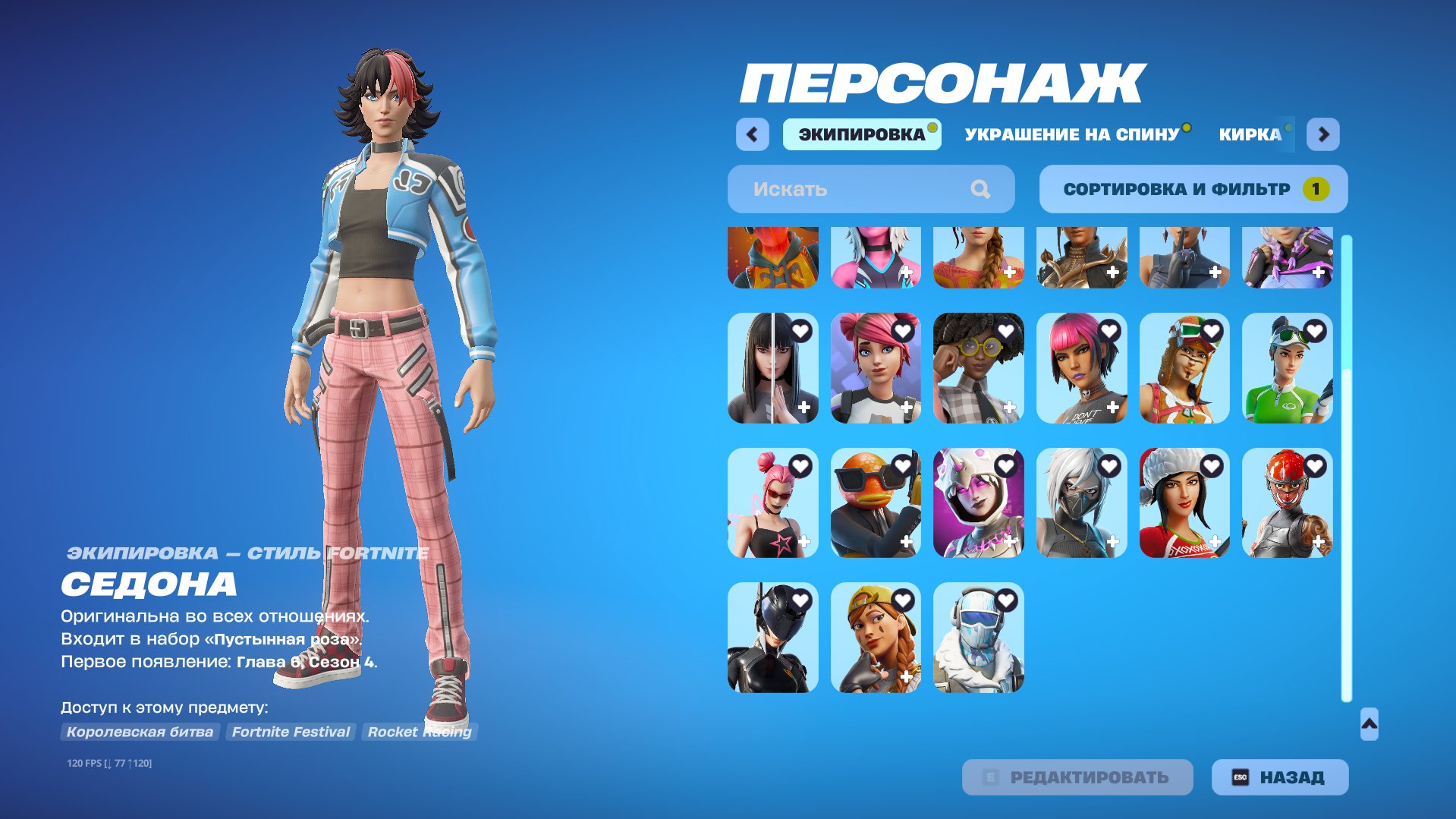
Task: Toggle the heart on the frosty robot skin
Action: pyautogui.click(x=1008, y=601)
